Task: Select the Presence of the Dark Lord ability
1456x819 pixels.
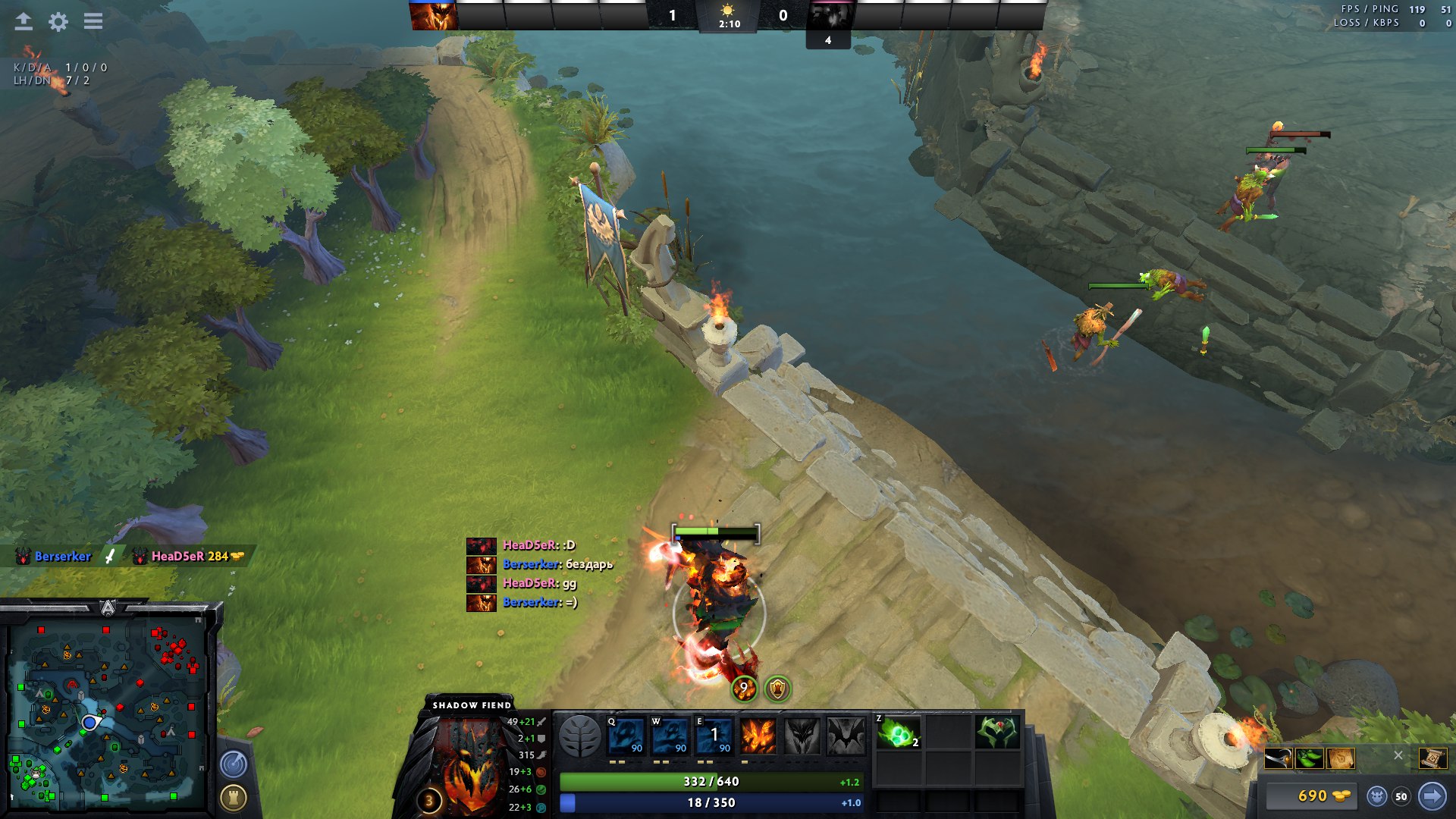Action: click(802, 736)
